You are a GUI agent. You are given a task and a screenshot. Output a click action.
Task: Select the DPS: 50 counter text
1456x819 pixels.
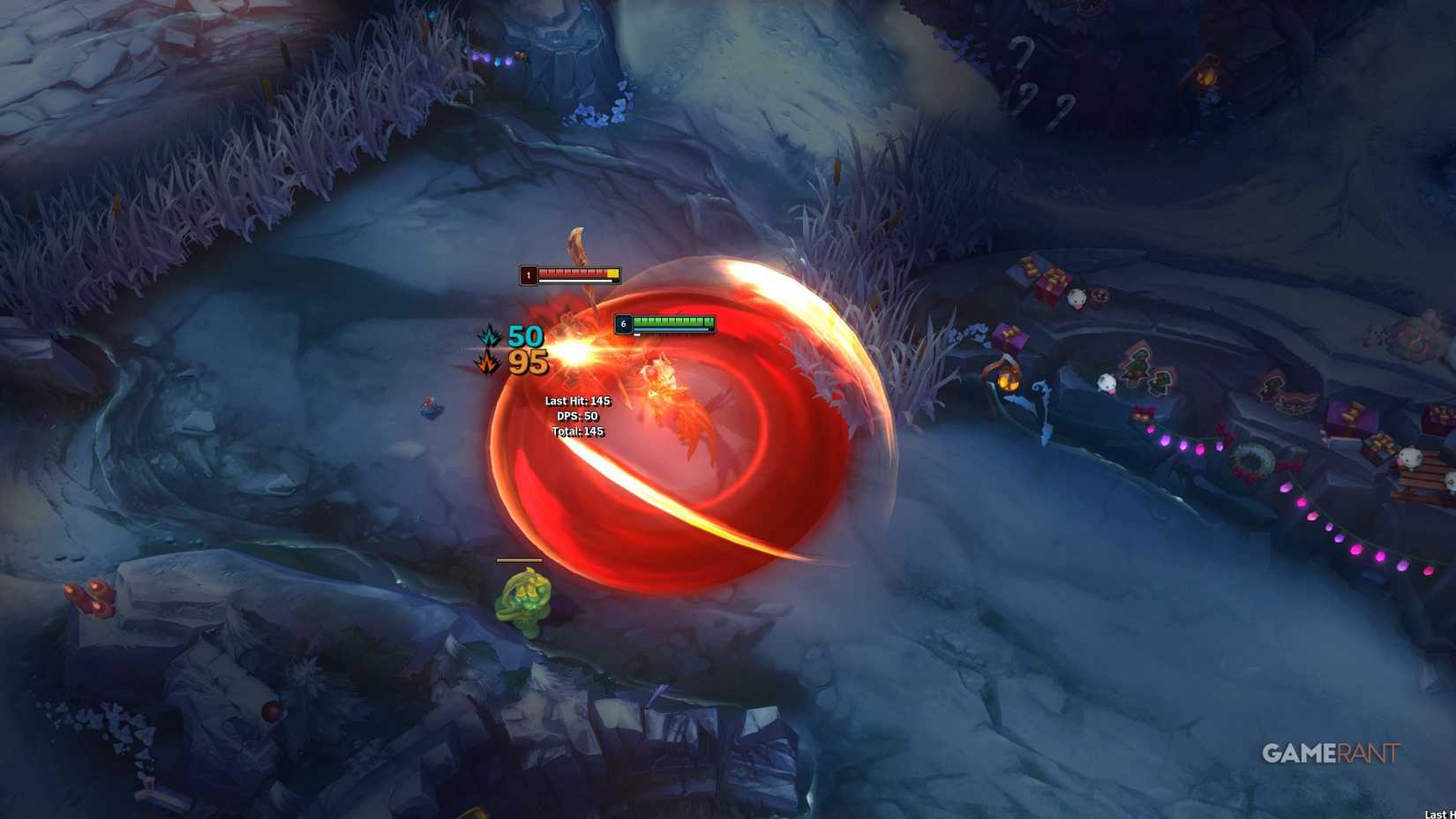point(579,416)
